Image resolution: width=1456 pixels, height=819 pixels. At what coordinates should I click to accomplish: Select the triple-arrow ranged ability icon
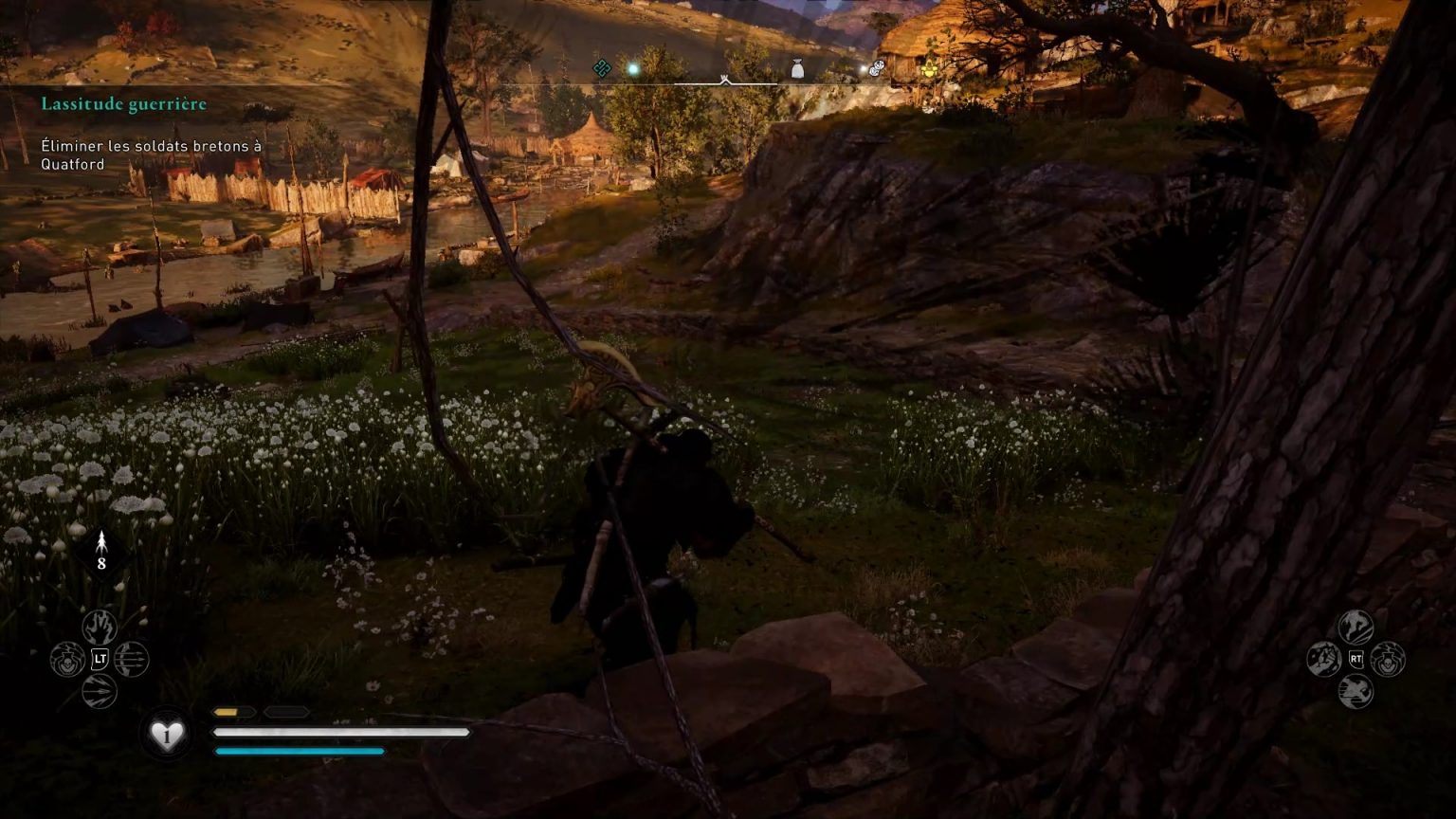[x=132, y=660]
